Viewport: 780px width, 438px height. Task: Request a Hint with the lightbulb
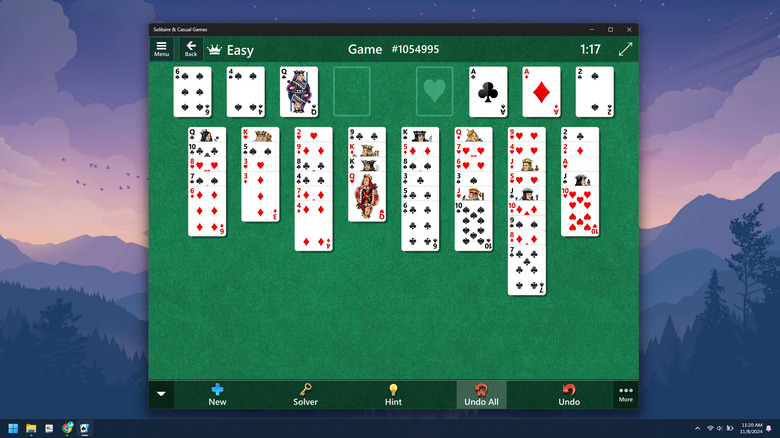point(393,394)
